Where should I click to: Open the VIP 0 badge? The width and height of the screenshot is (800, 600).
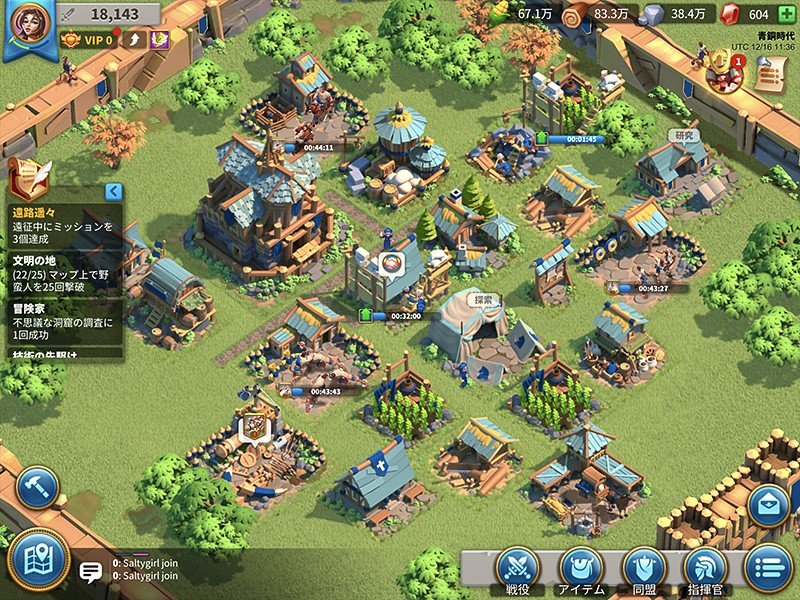point(87,40)
